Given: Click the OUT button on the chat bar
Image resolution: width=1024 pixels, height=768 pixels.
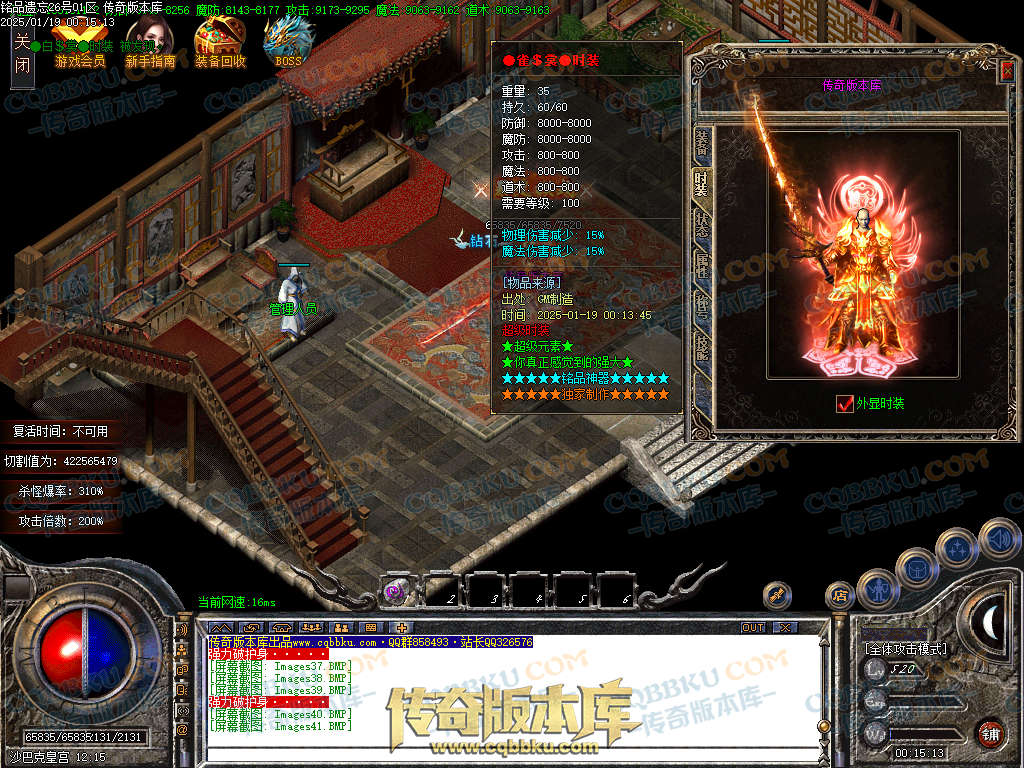Looking at the screenshot, I should (753, 627).
